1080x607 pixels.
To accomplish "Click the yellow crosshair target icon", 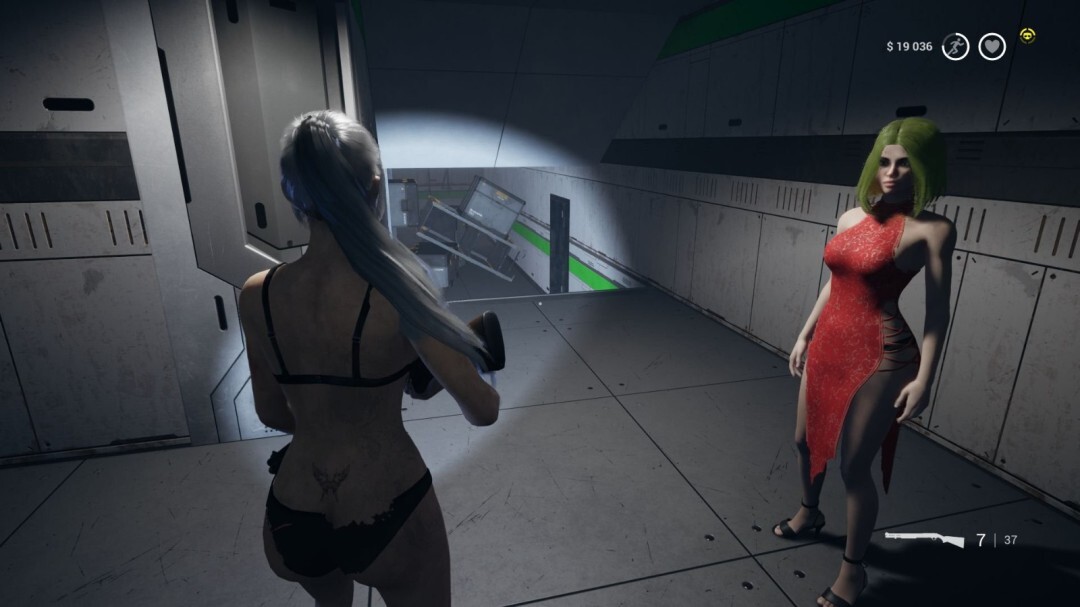I will 1027,36.
